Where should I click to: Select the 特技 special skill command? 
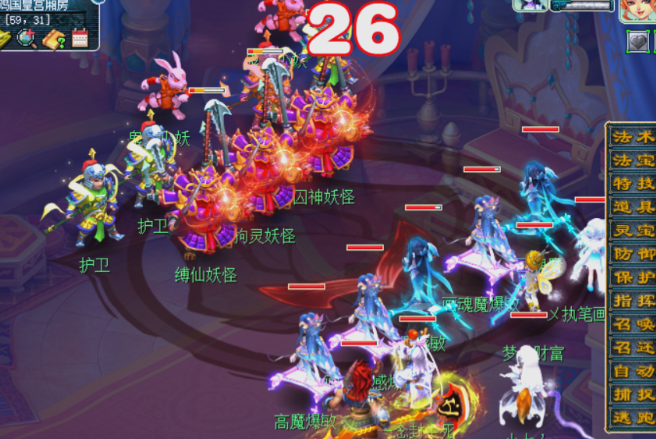point(632,182)
